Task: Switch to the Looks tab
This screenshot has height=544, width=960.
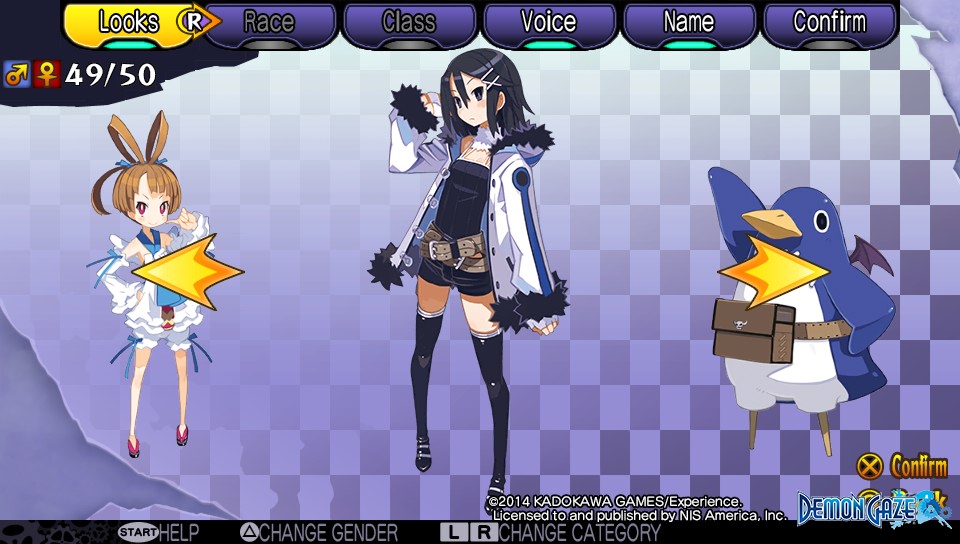Action: (x=128, y=23)
